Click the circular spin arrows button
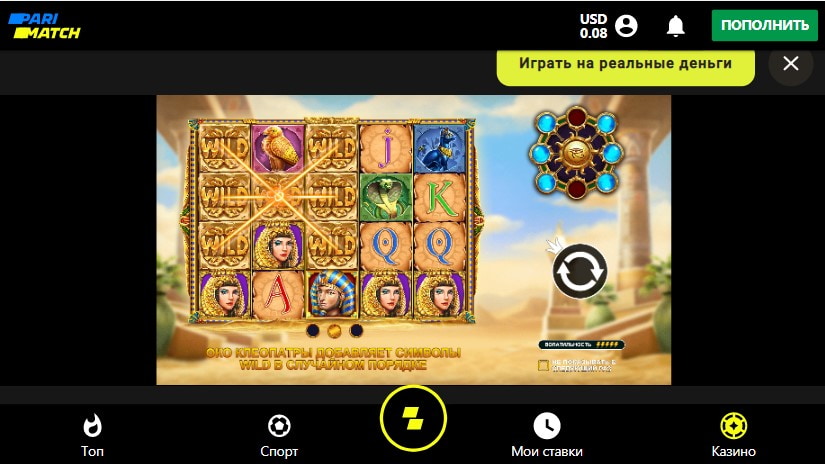The image size is (825, 464). [x=580, y=271]
